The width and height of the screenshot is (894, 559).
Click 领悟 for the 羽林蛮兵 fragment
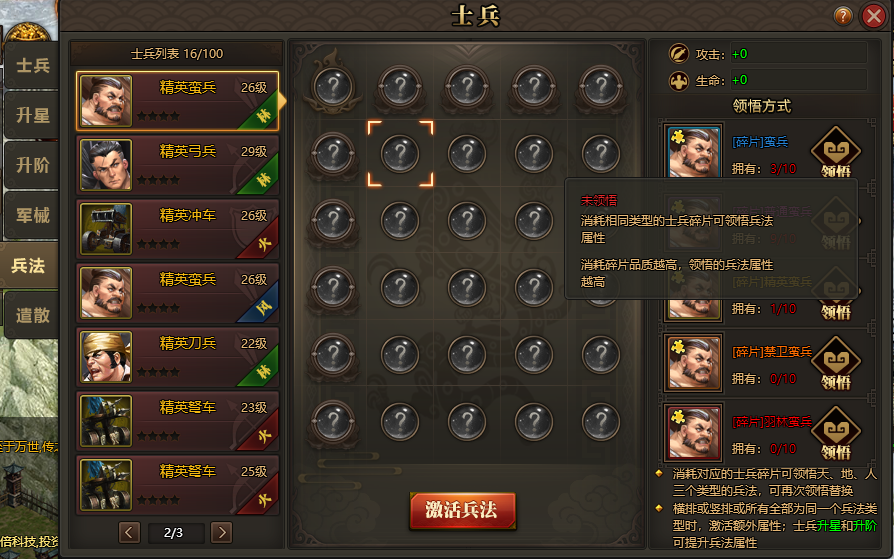click(835, 432)
